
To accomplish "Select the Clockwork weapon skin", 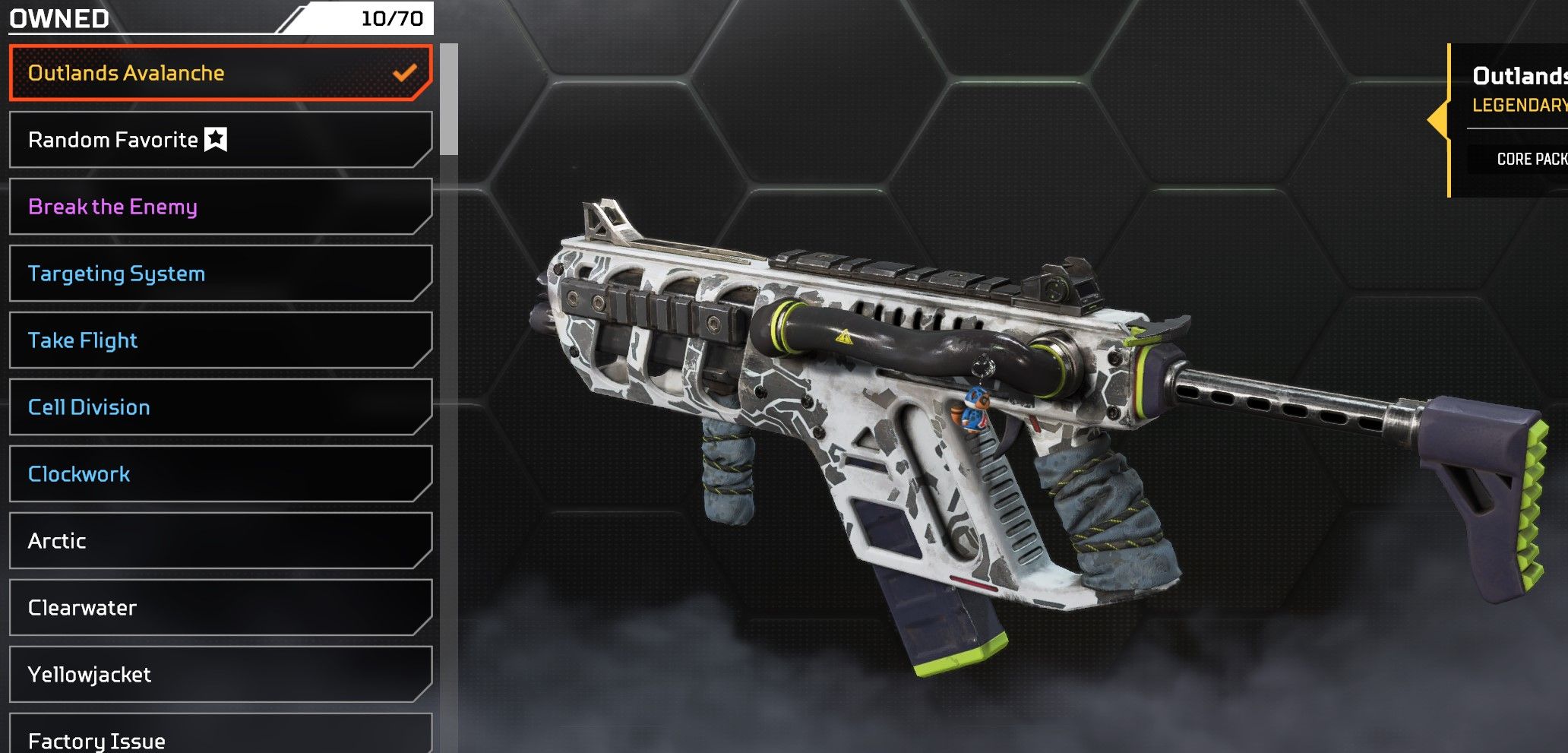I will click(x=220, y=474).
